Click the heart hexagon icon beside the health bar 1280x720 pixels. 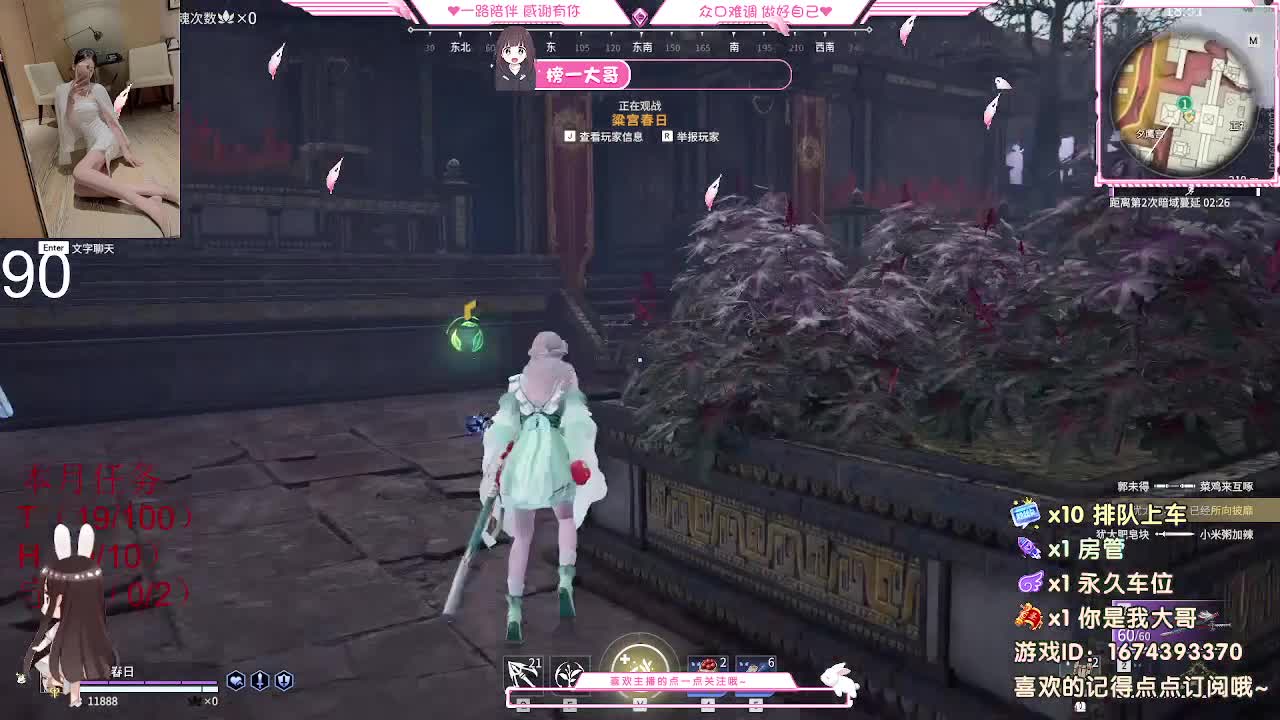[236, 680]
